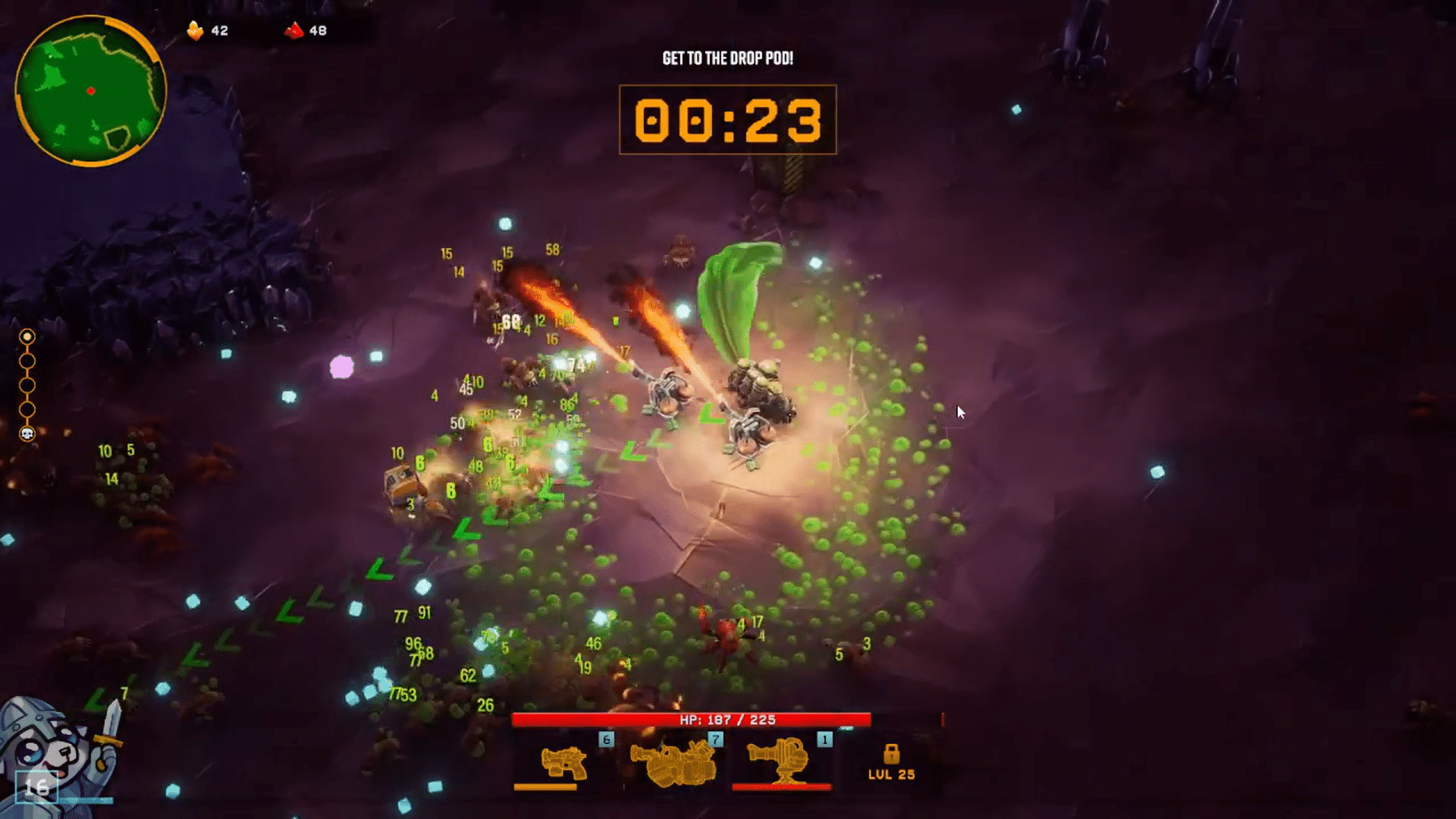Click the filled top node of the milestone chain

[28, 337]
